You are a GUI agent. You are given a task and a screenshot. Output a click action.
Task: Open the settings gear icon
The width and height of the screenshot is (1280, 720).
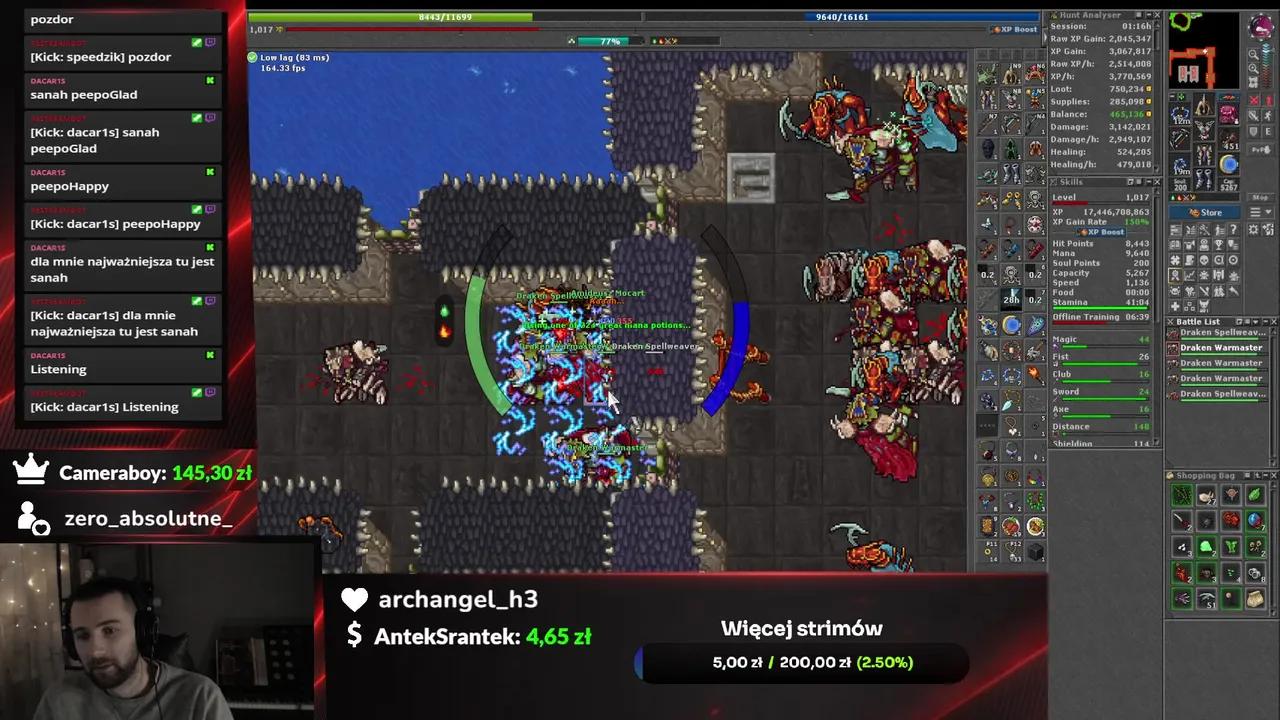[1253, 230]
